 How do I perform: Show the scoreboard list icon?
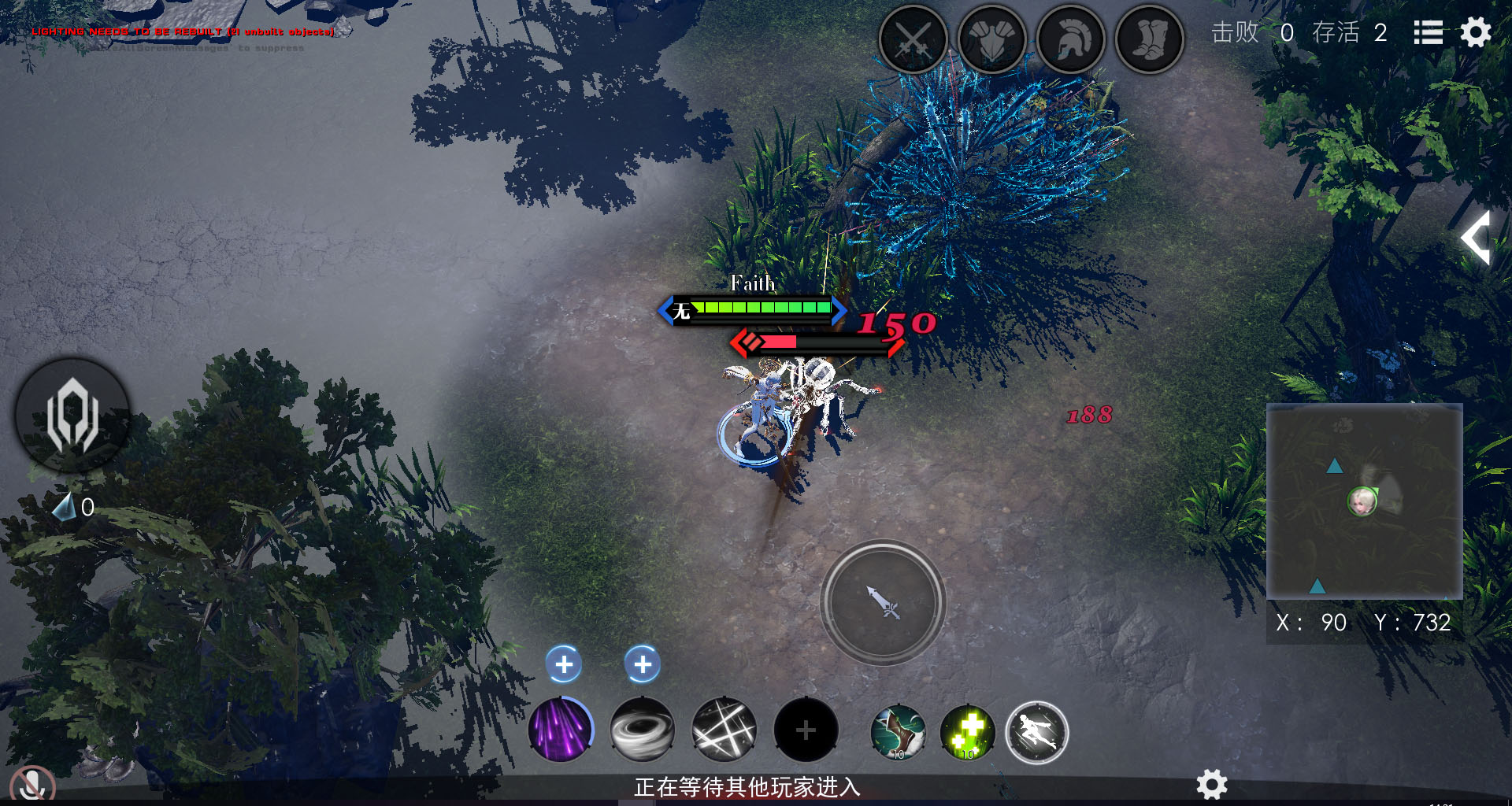(1428, 33)
